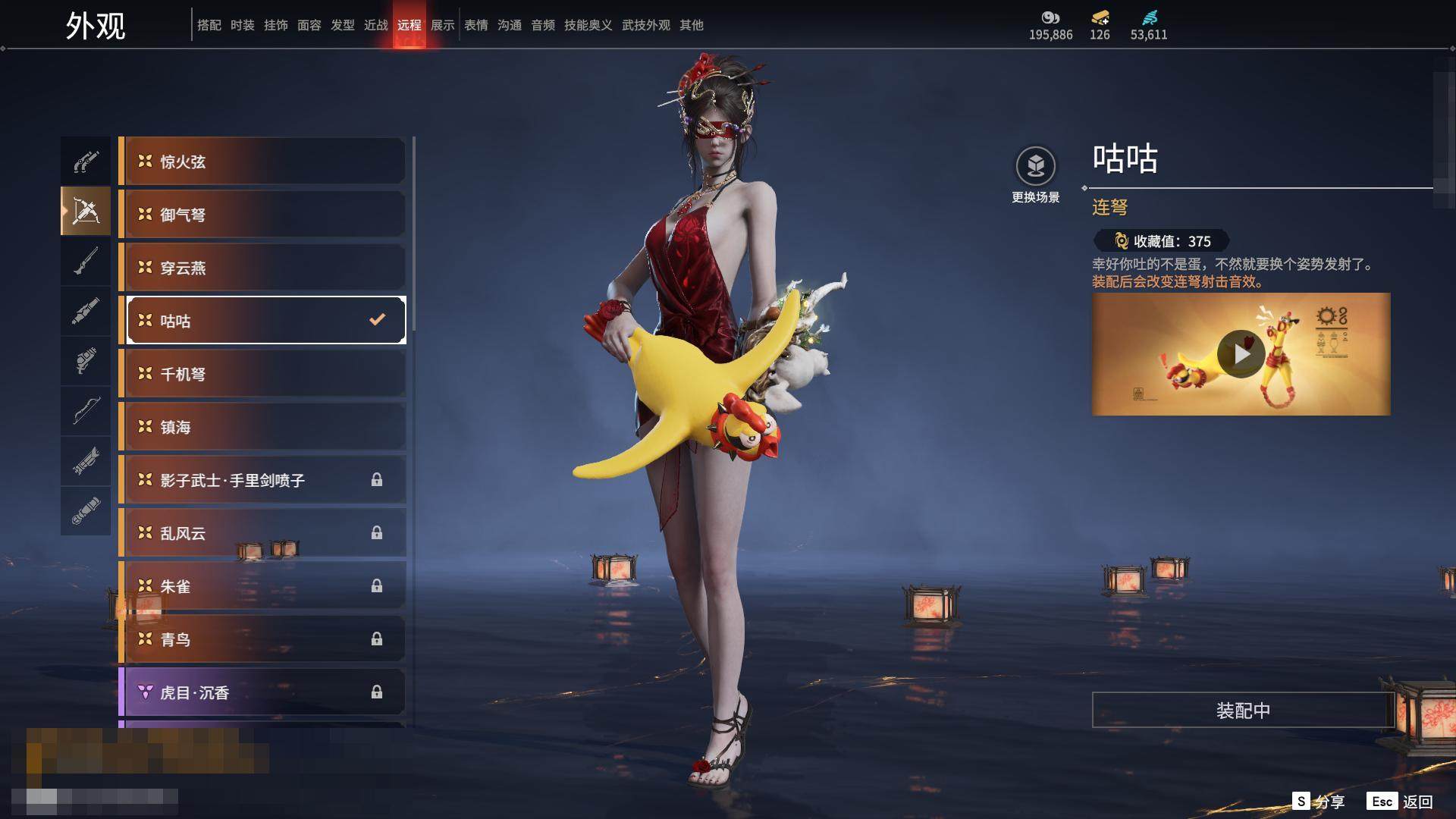1456x819 pixels.
Task: Click the 更换场景 scene change icon
Action: point(1035,166)
